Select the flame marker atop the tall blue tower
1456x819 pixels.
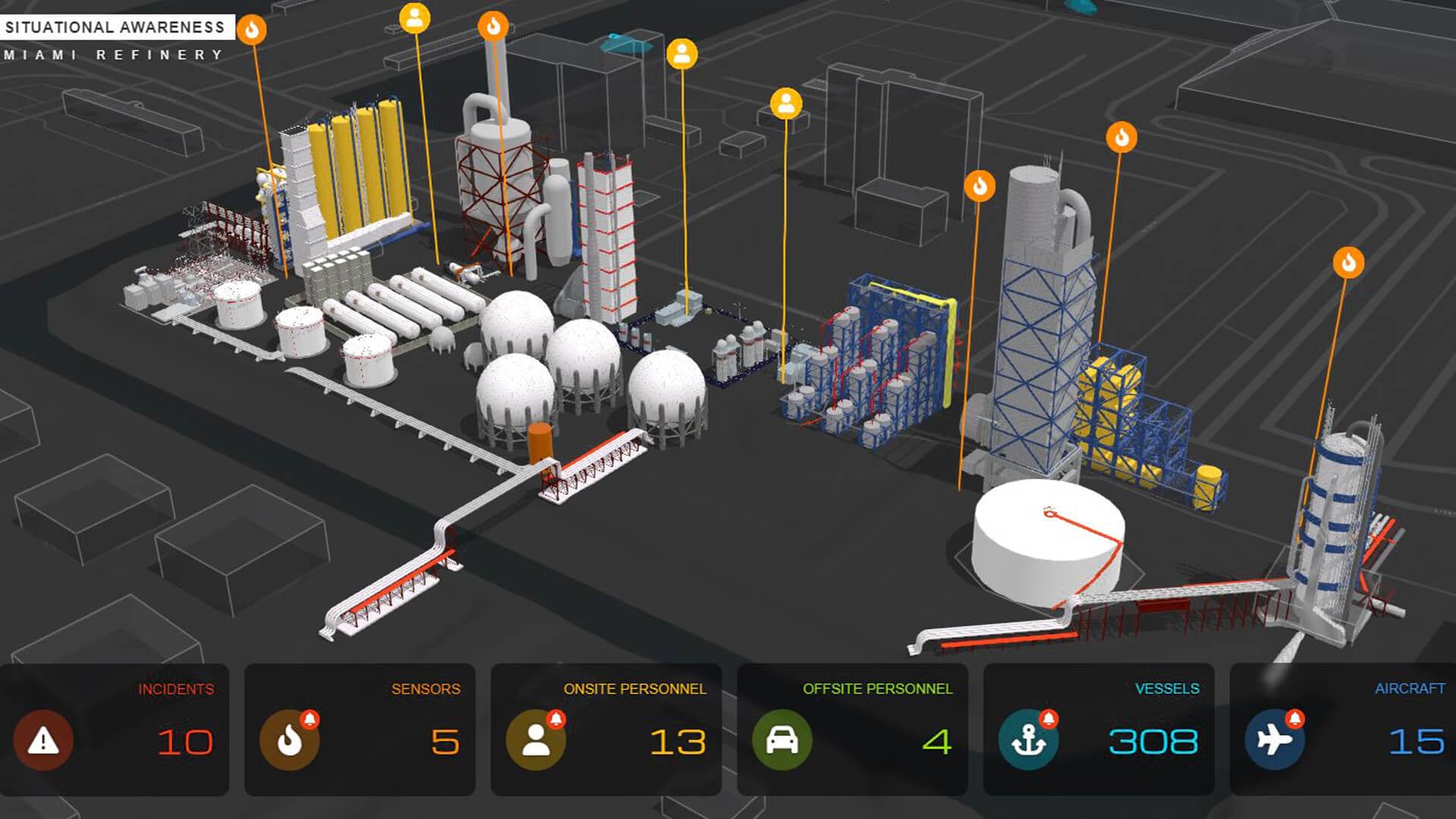coord(1122,137)
